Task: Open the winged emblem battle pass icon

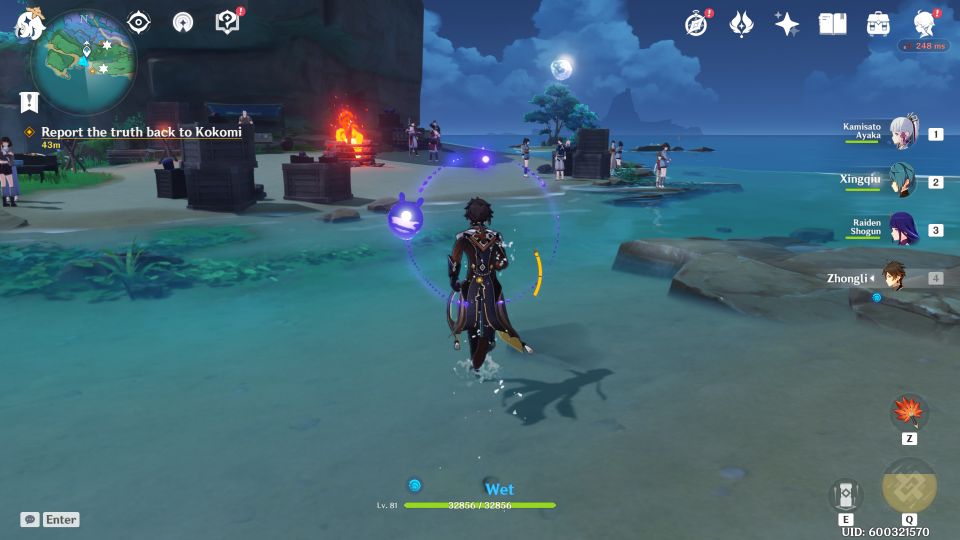Action: [741, 24]
